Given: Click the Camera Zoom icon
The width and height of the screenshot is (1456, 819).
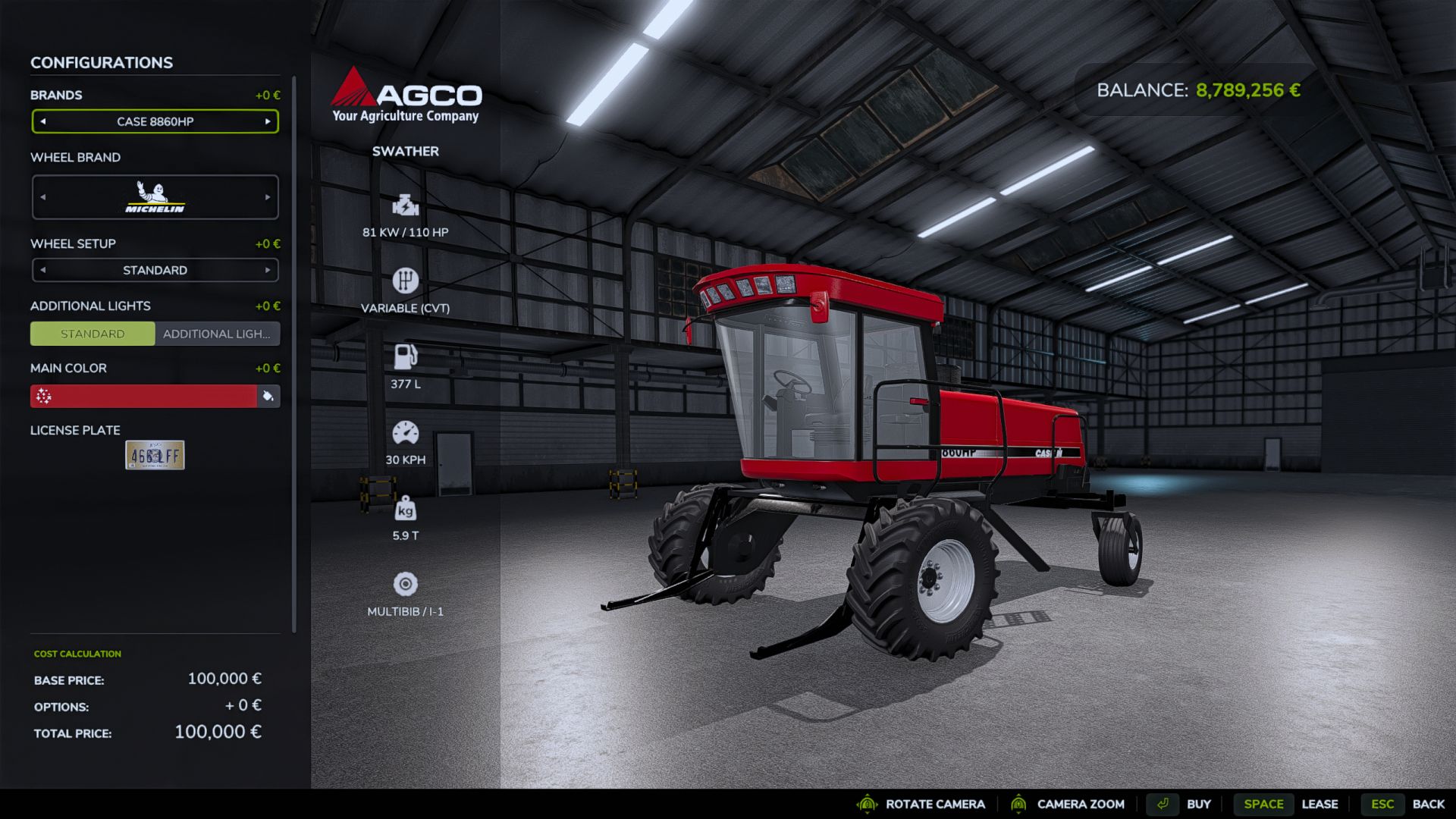Looking at the screenshot, I should [x=1019, y=804].
